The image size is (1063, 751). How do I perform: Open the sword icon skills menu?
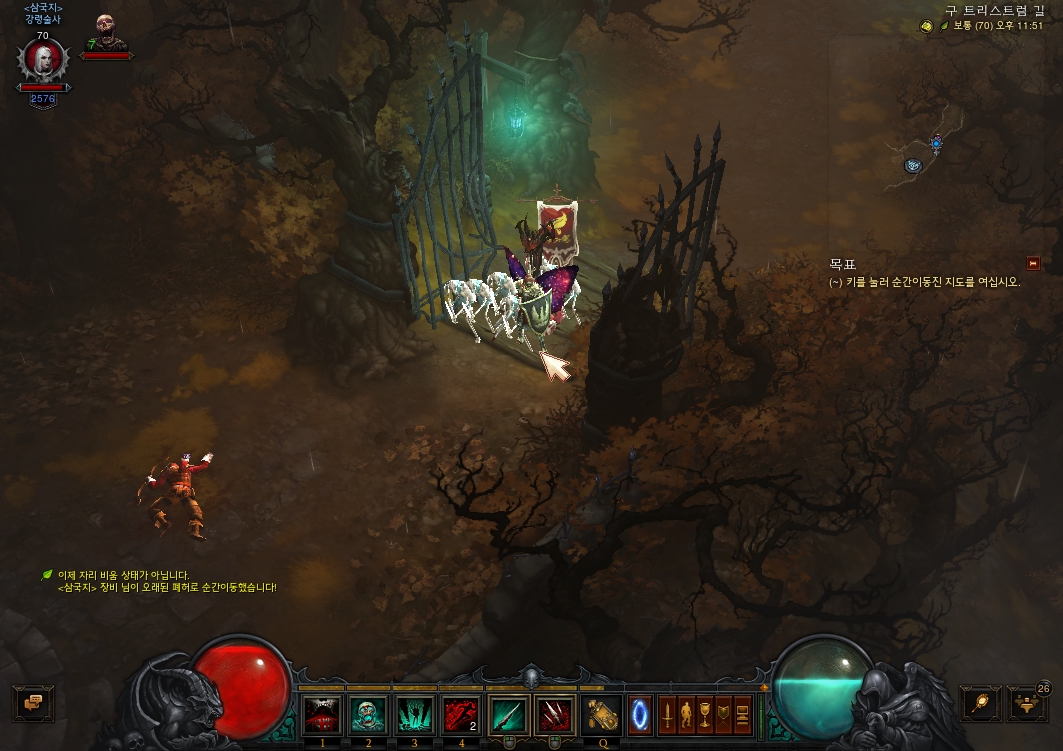click(667, 715)
